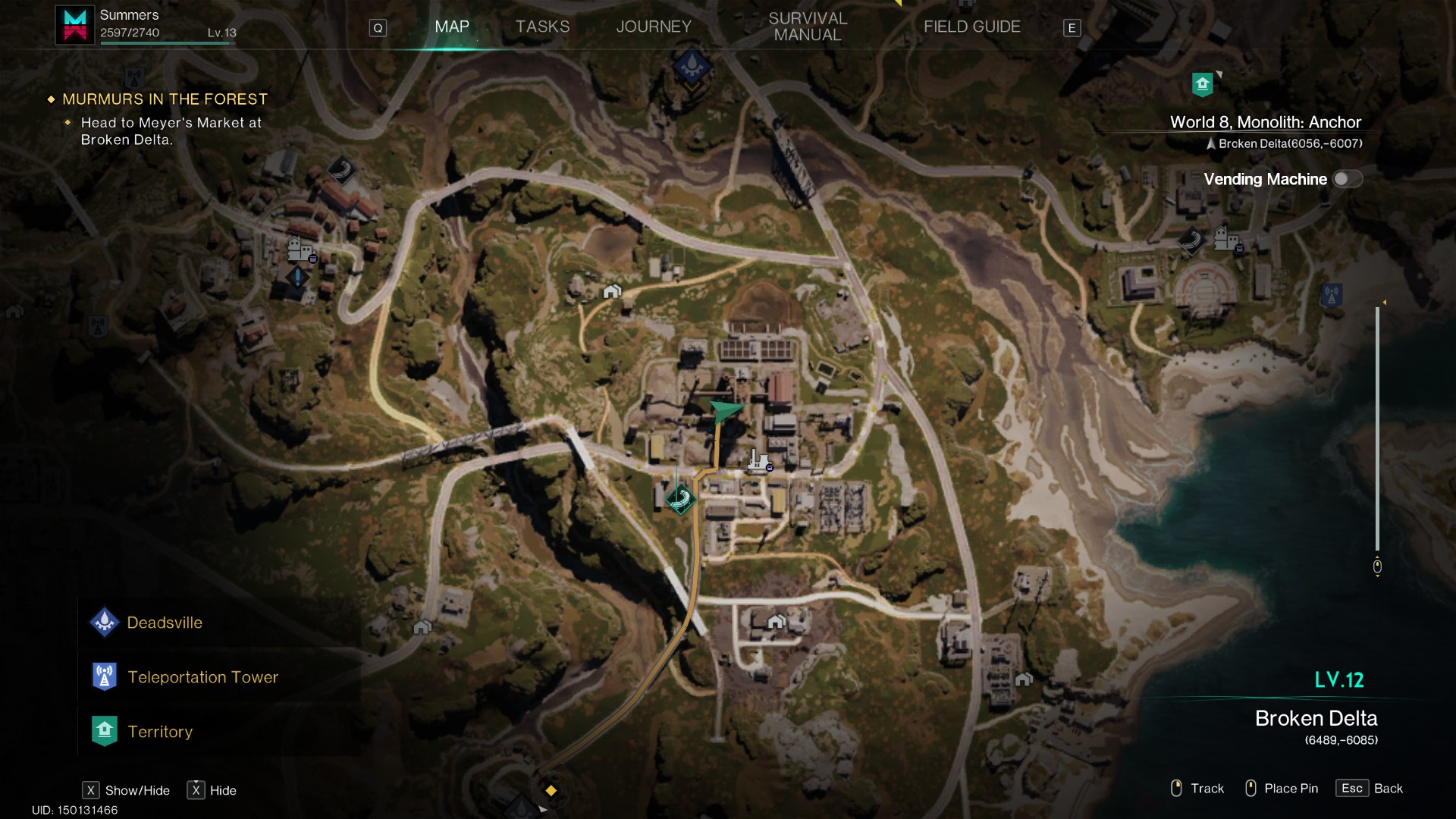
Task: Click the Teleportation Tower antenna icon in legend
Action: pyautogui.click(x=105, y=676)
